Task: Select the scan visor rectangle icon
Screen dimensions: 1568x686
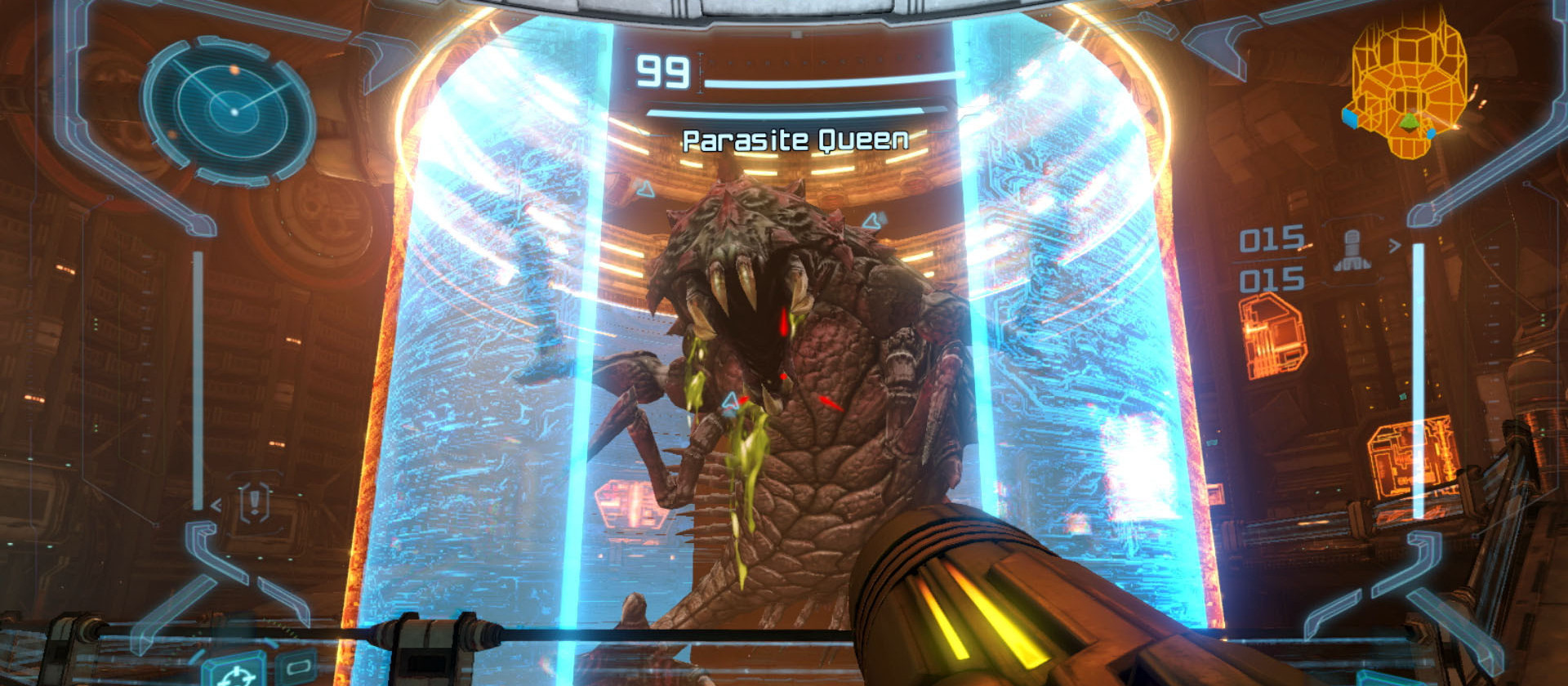Action: tap(297, 666)
